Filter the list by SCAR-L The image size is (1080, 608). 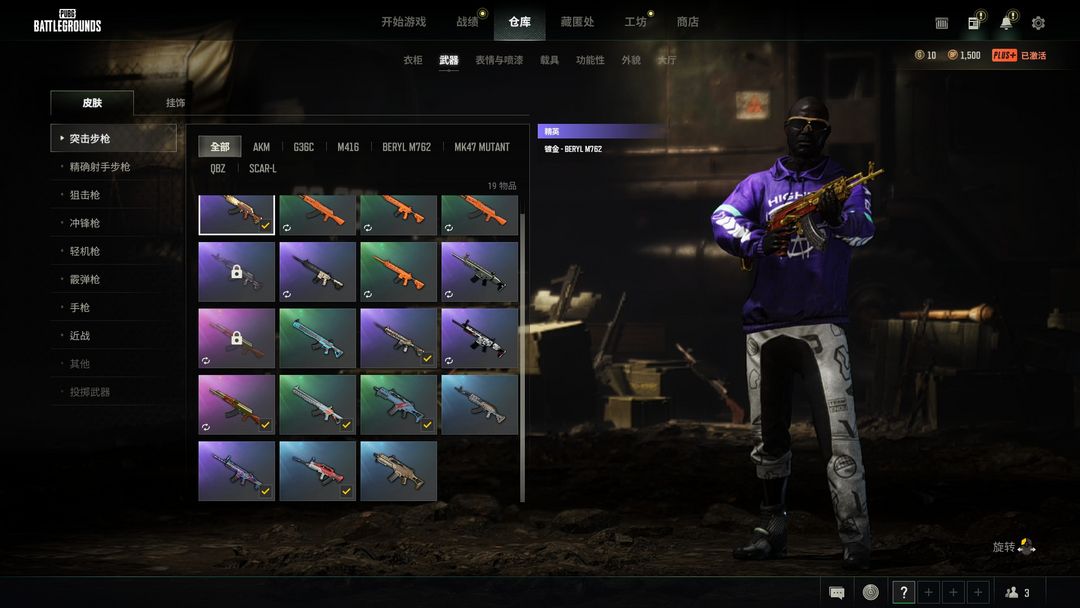(263, 169)
